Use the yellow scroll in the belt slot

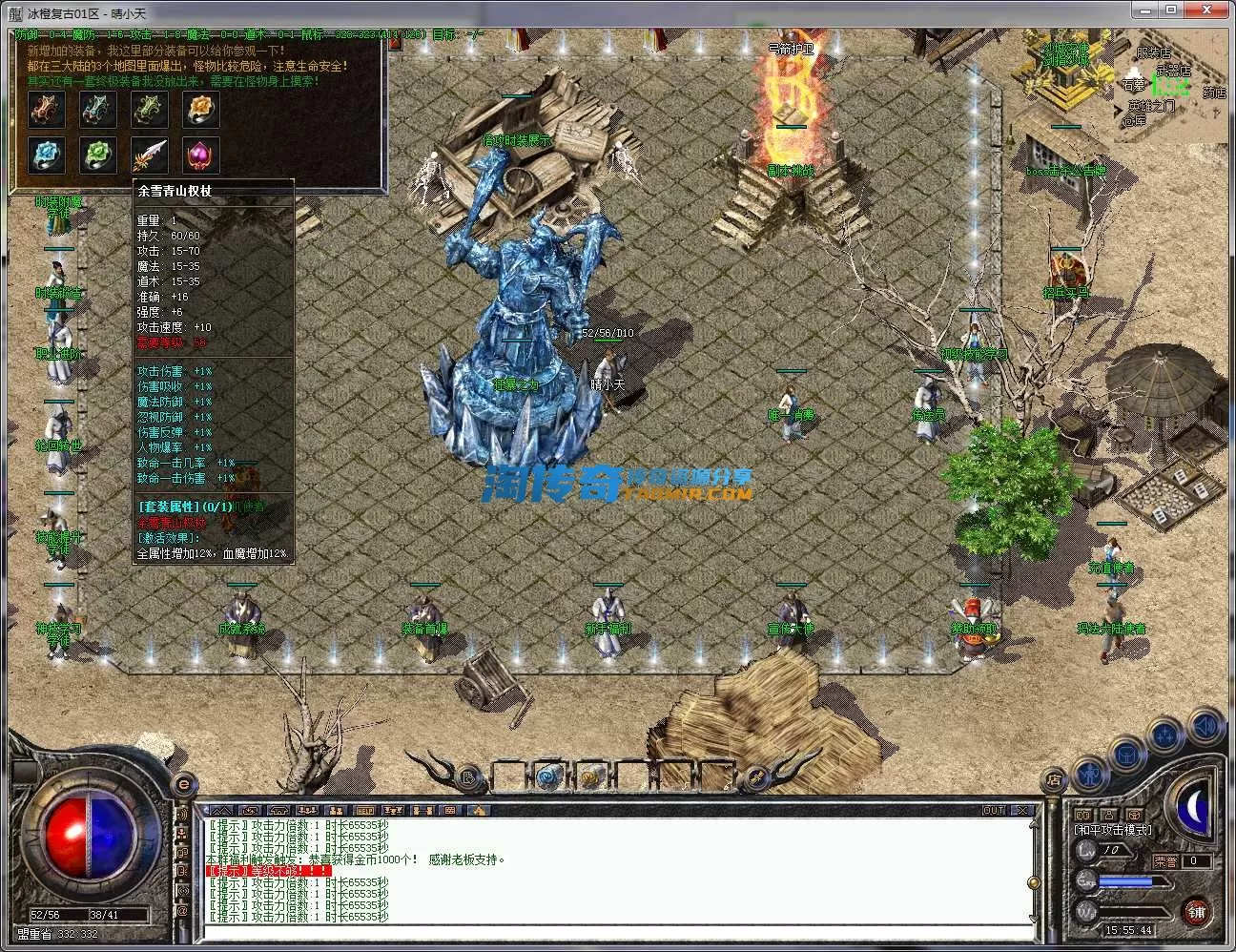click(x=591, y=776)
